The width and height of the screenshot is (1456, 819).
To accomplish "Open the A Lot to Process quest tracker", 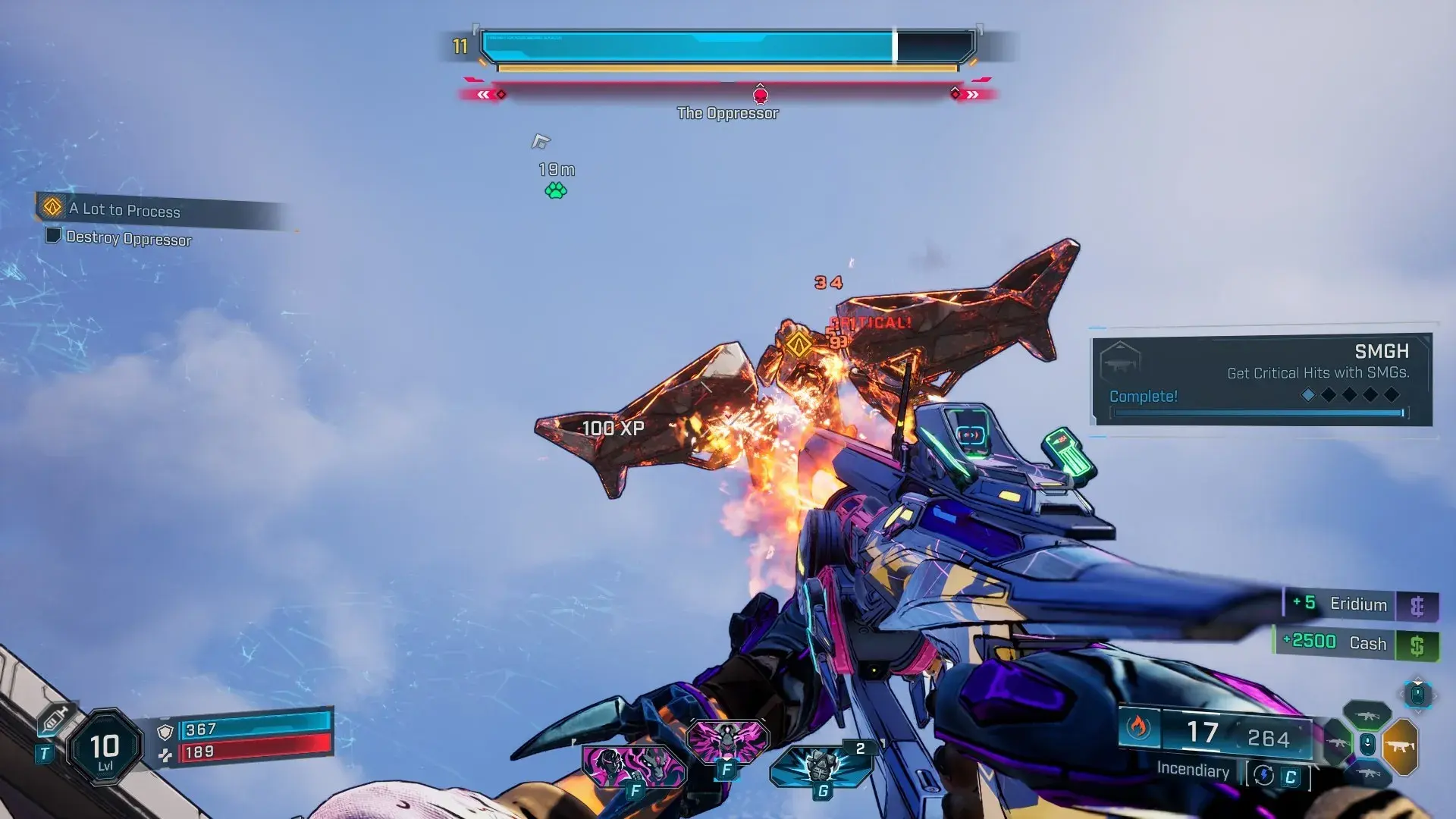I will point(125,209).
